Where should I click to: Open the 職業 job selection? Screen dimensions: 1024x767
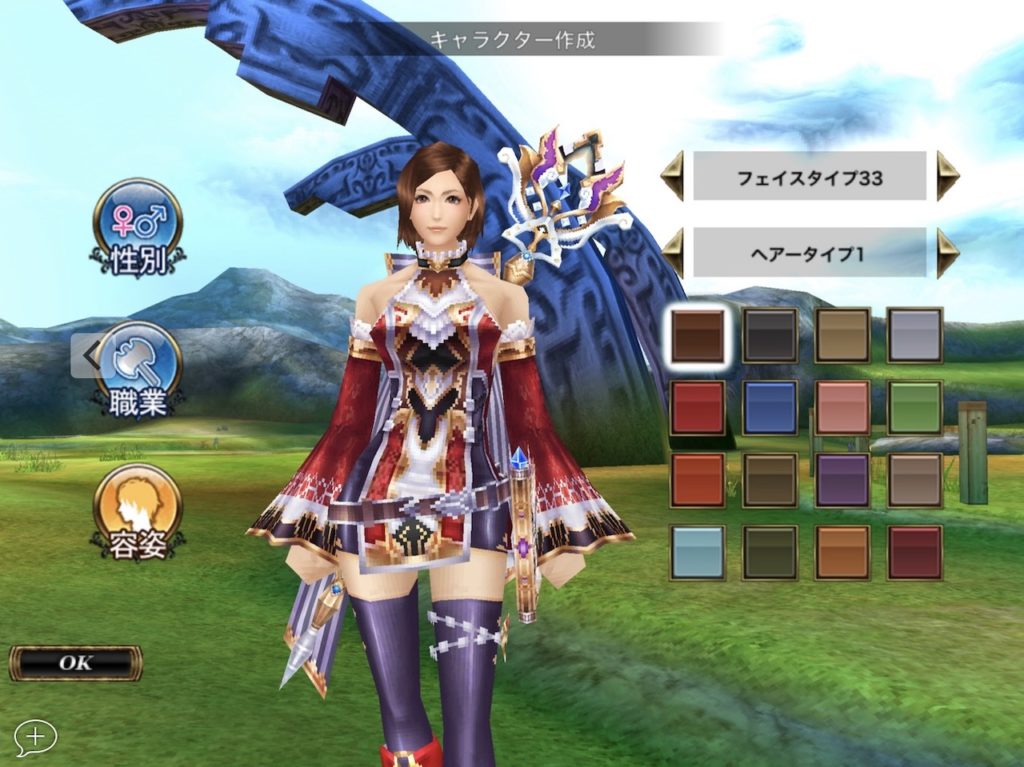(x=138, y=366)
